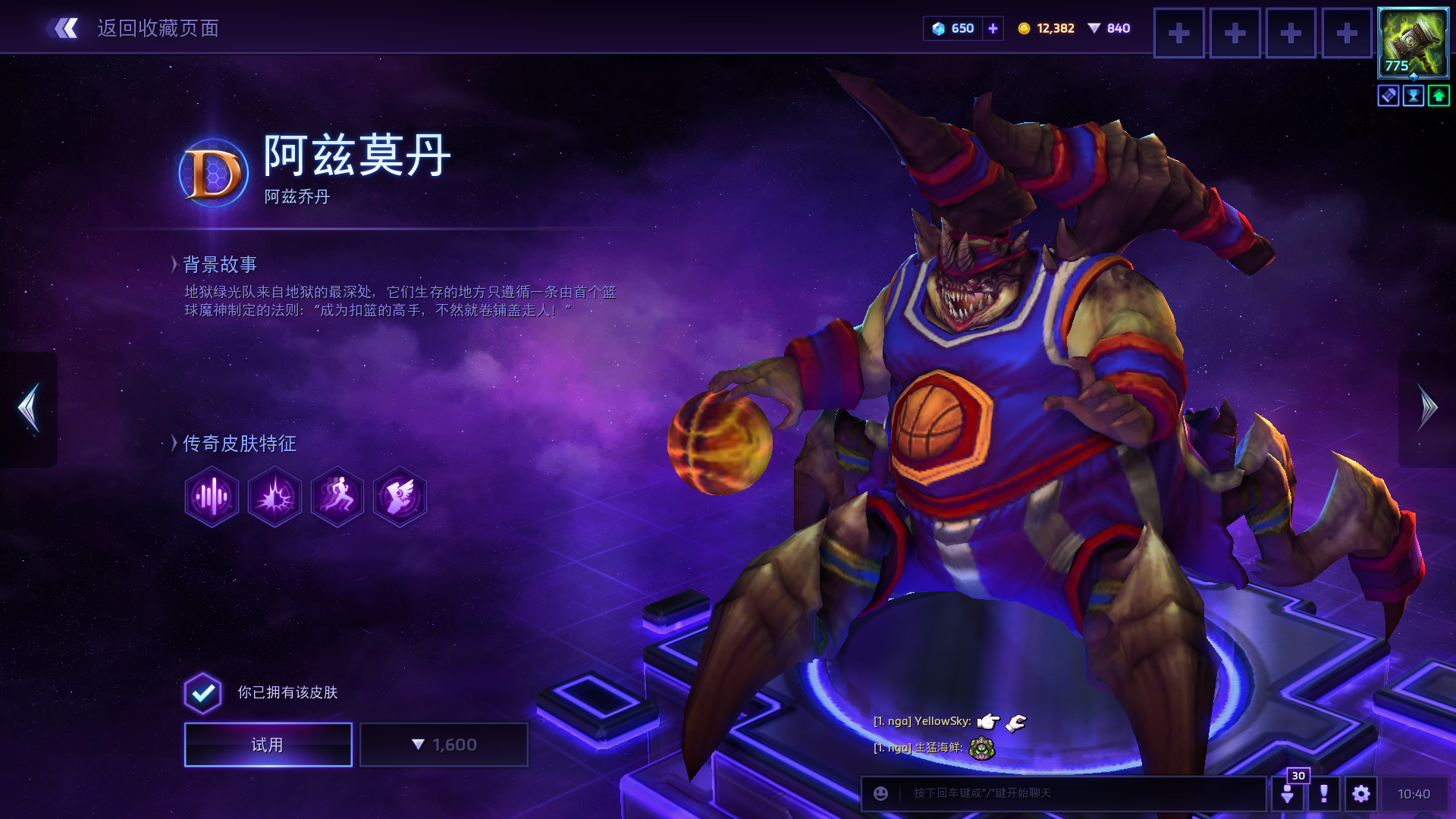Open the settings gear menu
Screen dimensions: 1456x819
[x=1361, y=794]
